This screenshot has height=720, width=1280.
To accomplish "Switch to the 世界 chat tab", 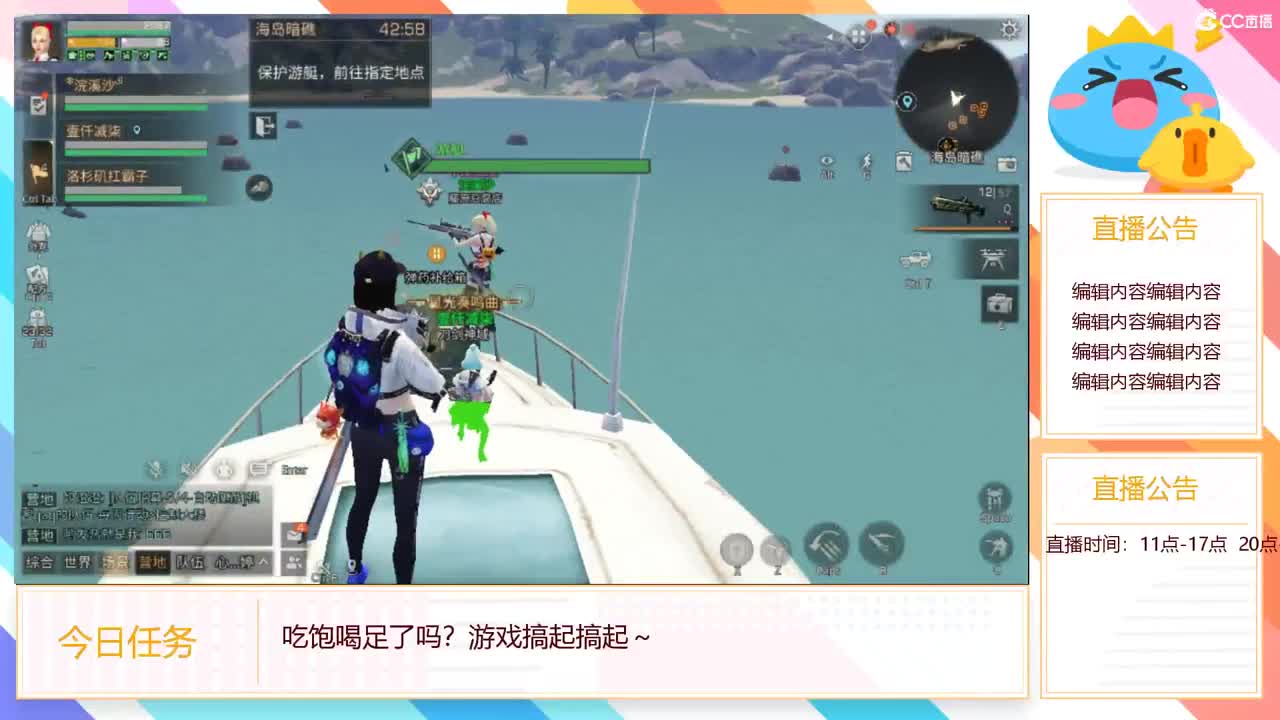I will click(79, 562).
